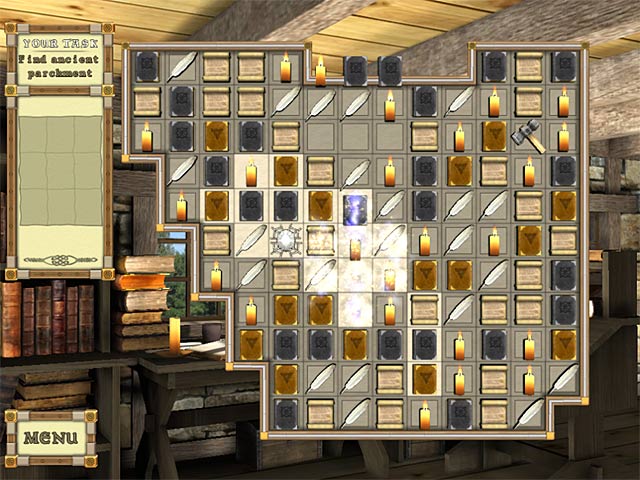Choose the glowing blue lightning book tile
640x480 pixels.
355,206
